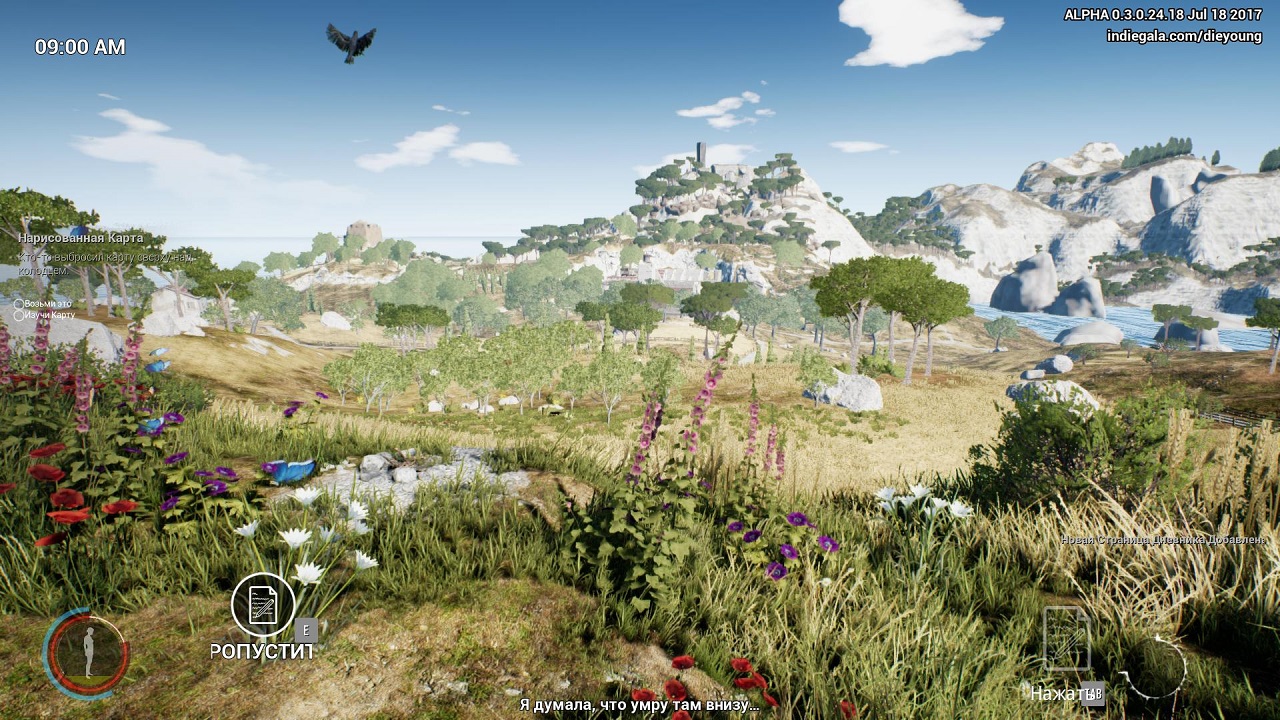Viewport: 1280px width, 720px height.
Task: Select the "Возьми это" objective
Action: 47,303
